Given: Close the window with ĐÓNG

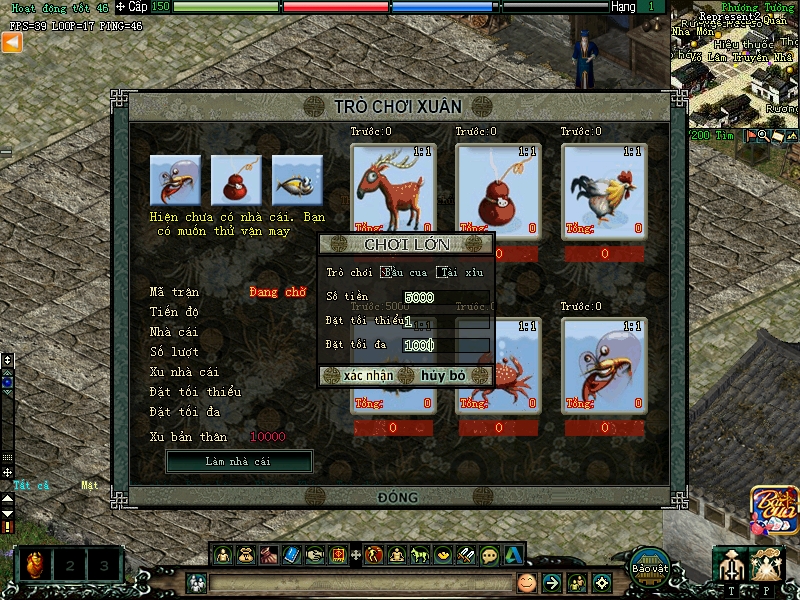Looking at the screenshot, I should (398, 497).
